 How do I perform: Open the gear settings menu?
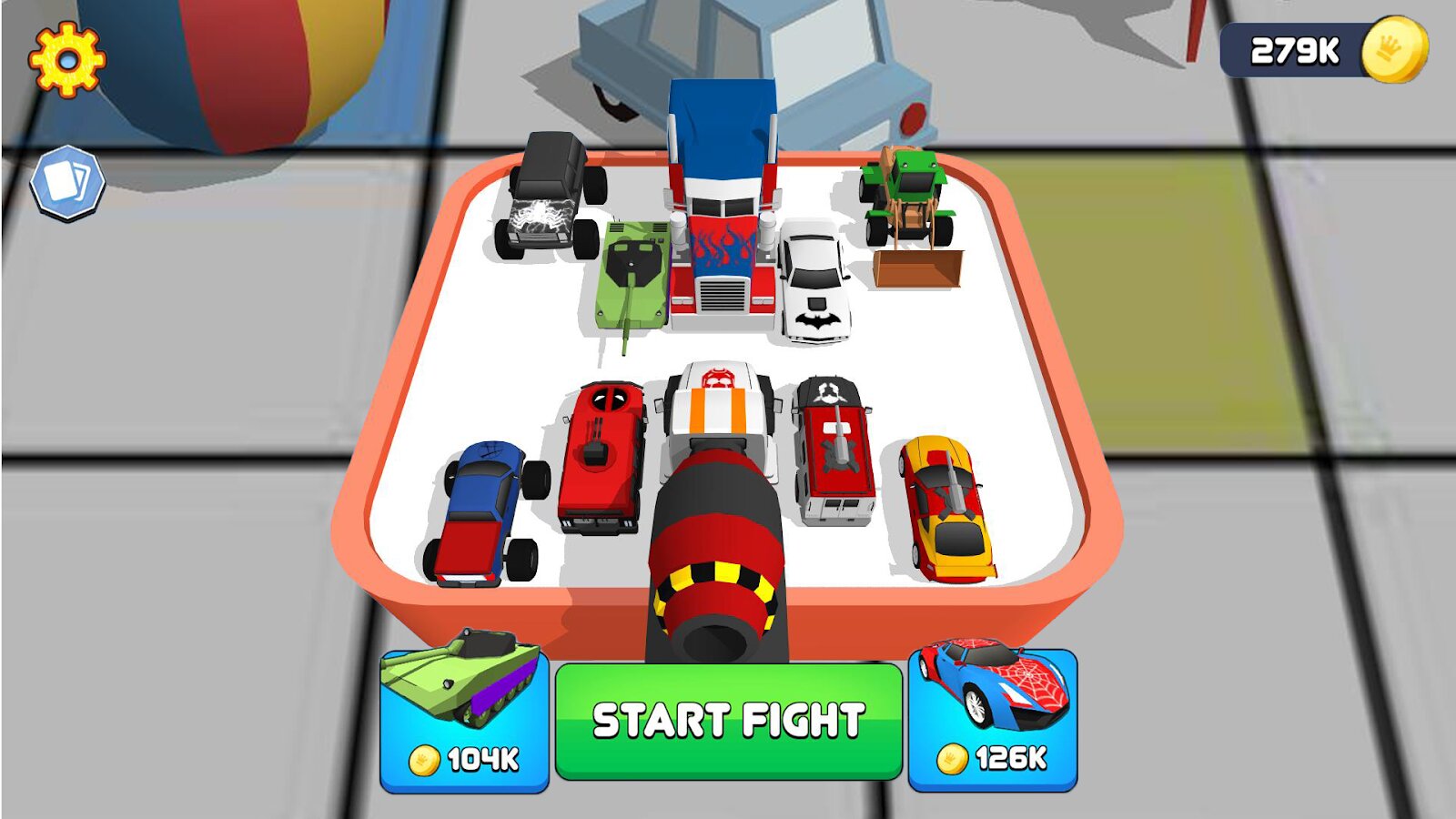click(66, 60)
